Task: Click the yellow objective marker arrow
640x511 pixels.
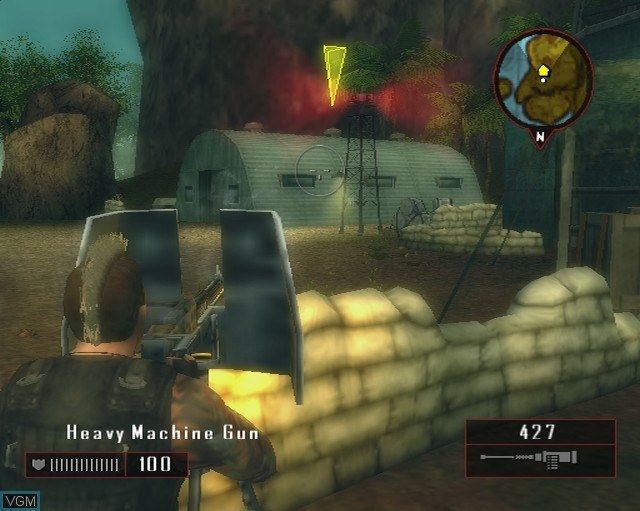Action: [334, 72]
